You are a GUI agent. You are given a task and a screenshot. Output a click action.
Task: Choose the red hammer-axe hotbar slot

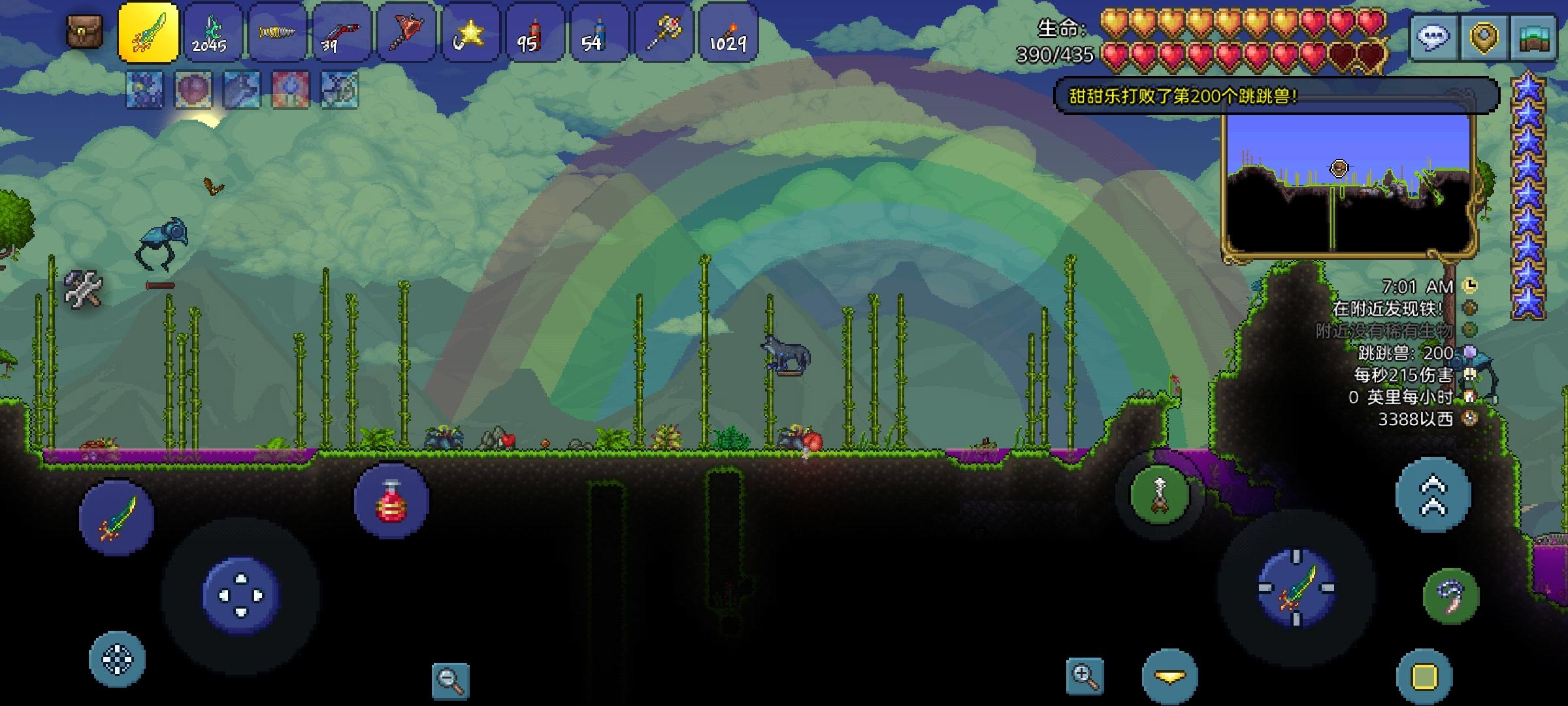406,33
